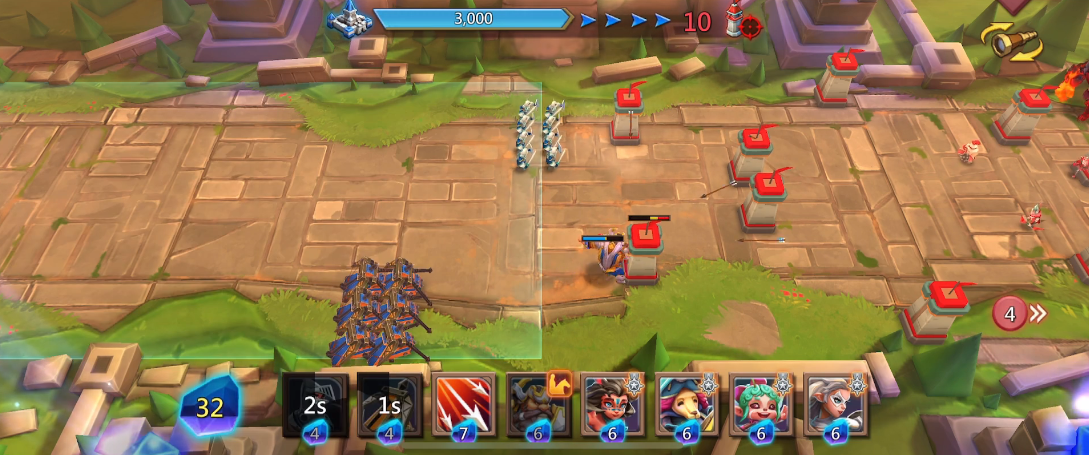
Task: Select the red arrow volley skill card
Action: [464, 405]
